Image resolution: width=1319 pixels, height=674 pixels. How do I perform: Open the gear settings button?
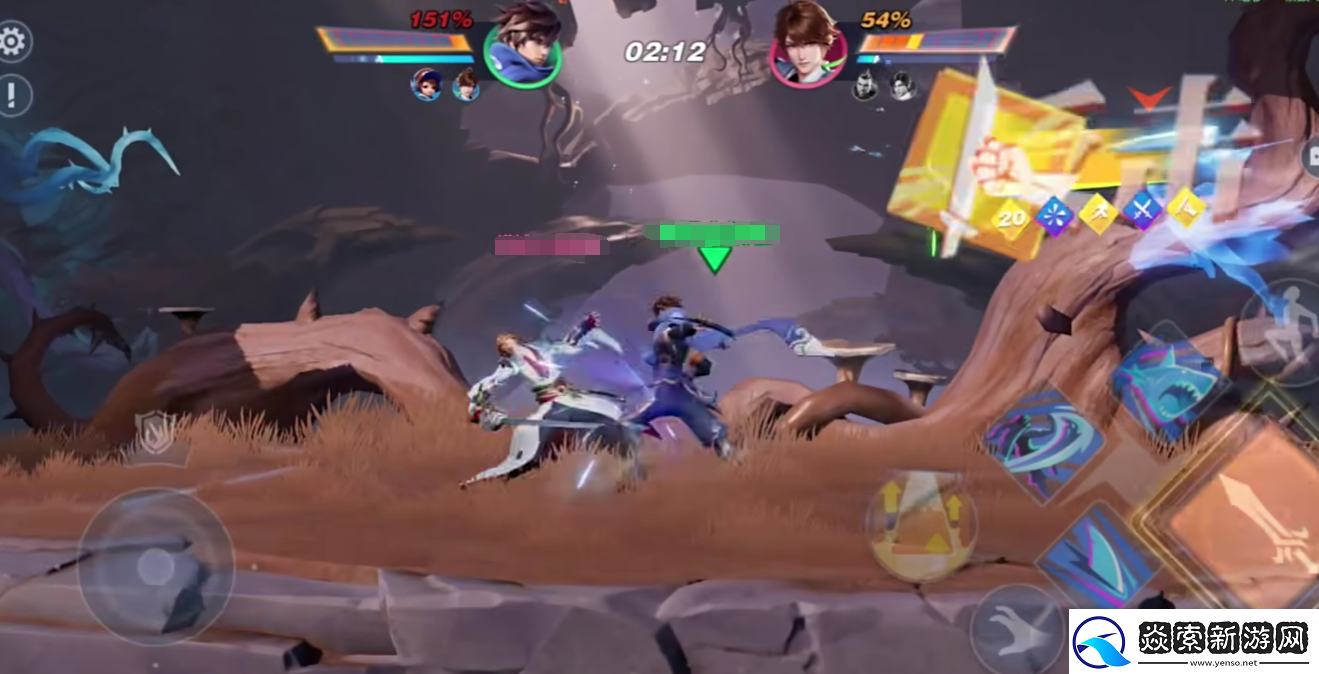click(x=12, y=42)
